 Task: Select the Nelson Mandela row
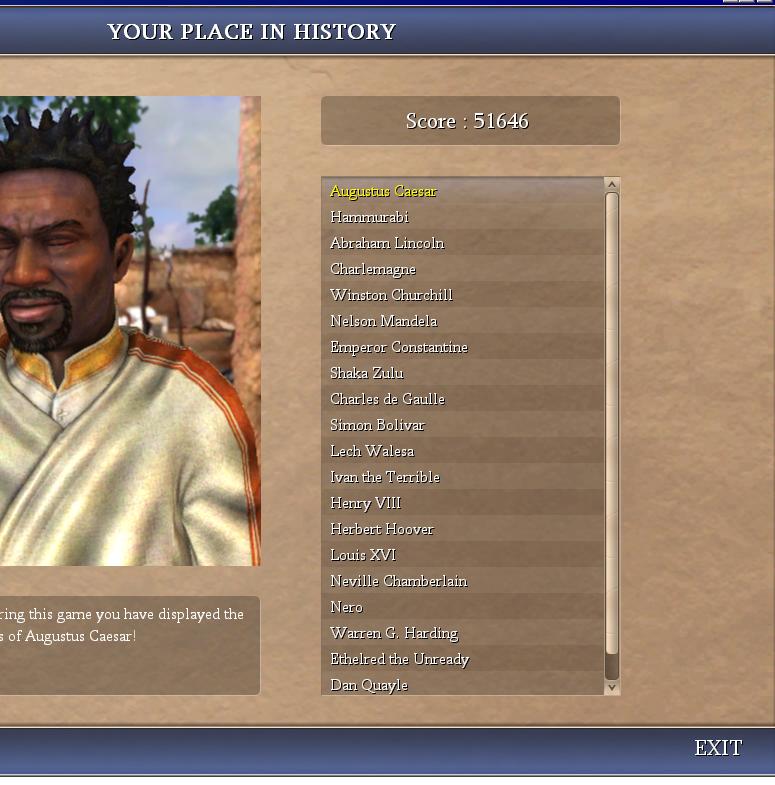point(383,321)
